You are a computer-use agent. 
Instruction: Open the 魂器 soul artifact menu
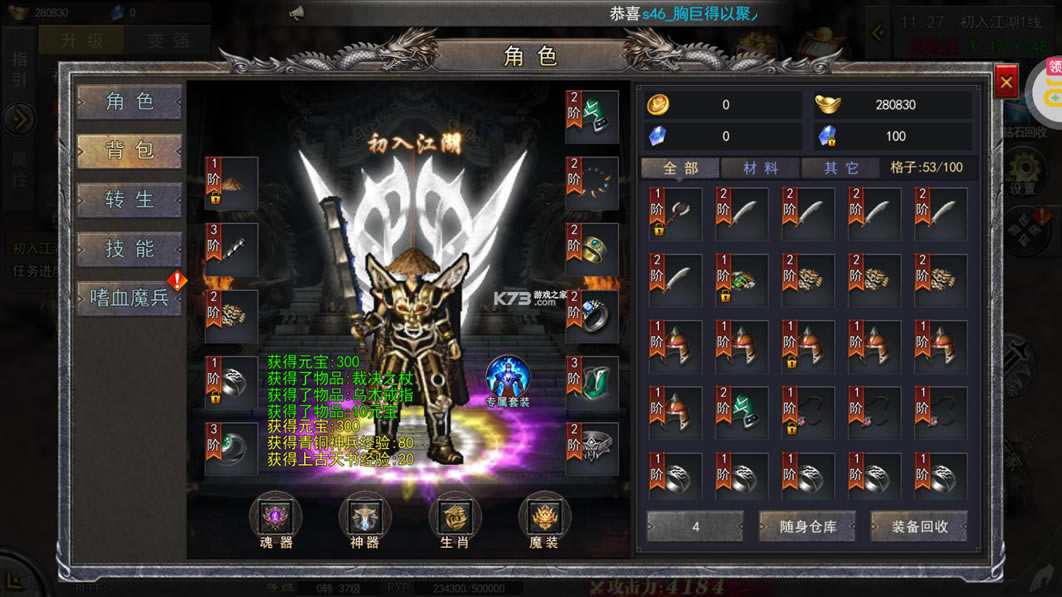[x=275, y=521]
